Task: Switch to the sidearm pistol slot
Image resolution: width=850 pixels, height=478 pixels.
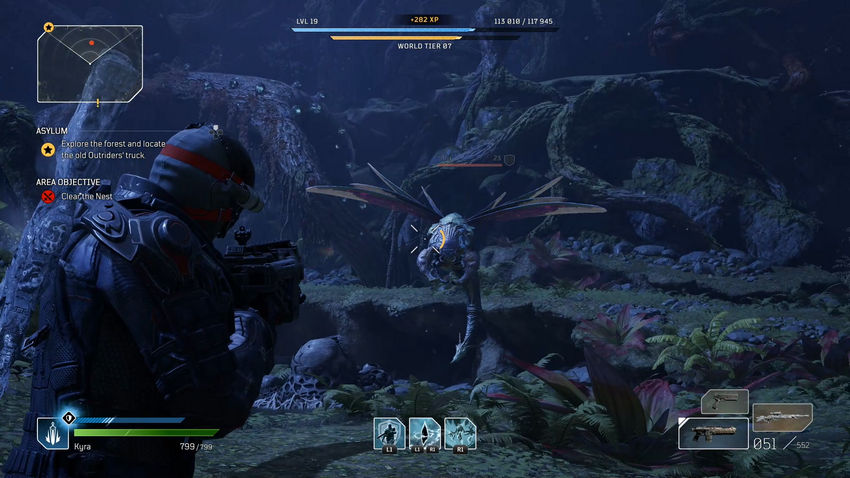Action: (x=725, y=401)
